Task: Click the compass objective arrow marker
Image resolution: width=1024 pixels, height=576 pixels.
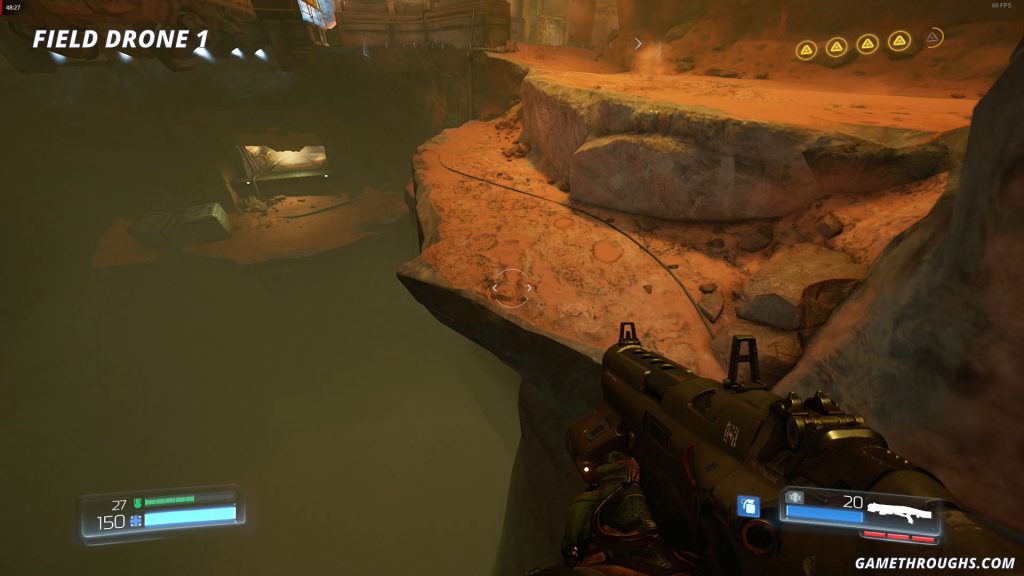Action: pyautogui.click(x=639, y=44)
